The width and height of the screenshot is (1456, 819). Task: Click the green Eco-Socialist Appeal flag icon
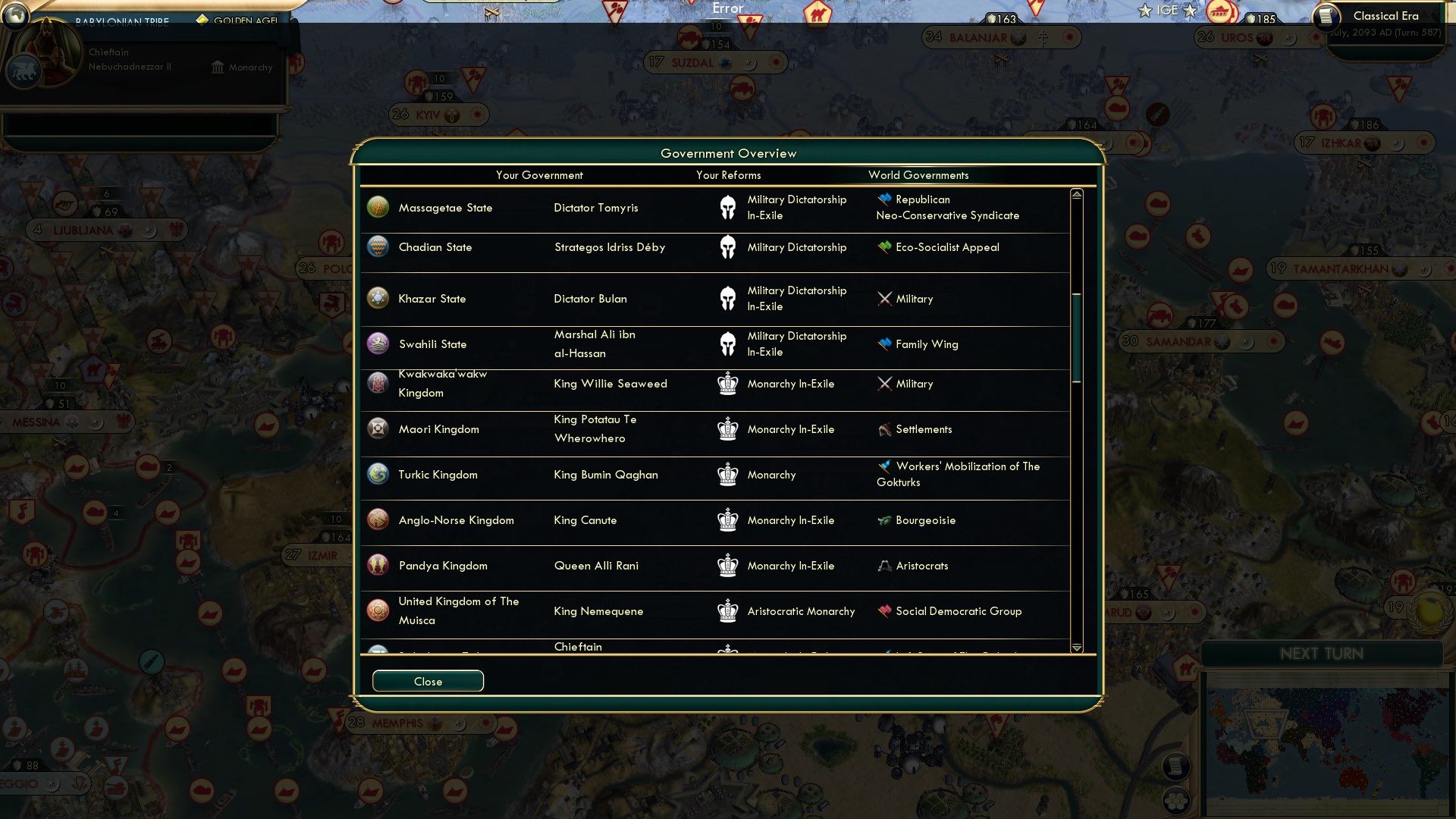[x=883, y=246]
